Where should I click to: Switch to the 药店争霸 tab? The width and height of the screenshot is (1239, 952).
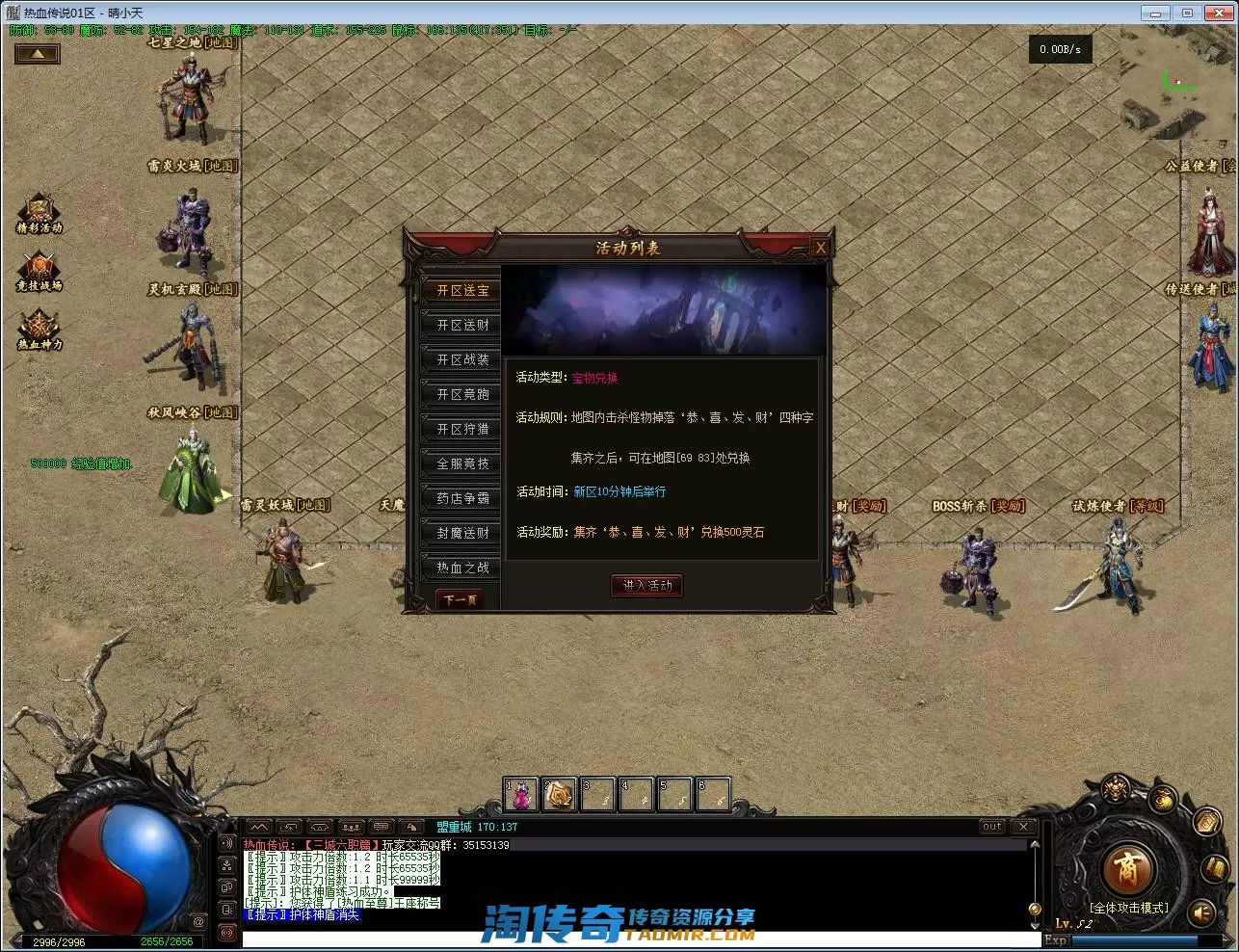pyautogui.click(x=462, y=498)
